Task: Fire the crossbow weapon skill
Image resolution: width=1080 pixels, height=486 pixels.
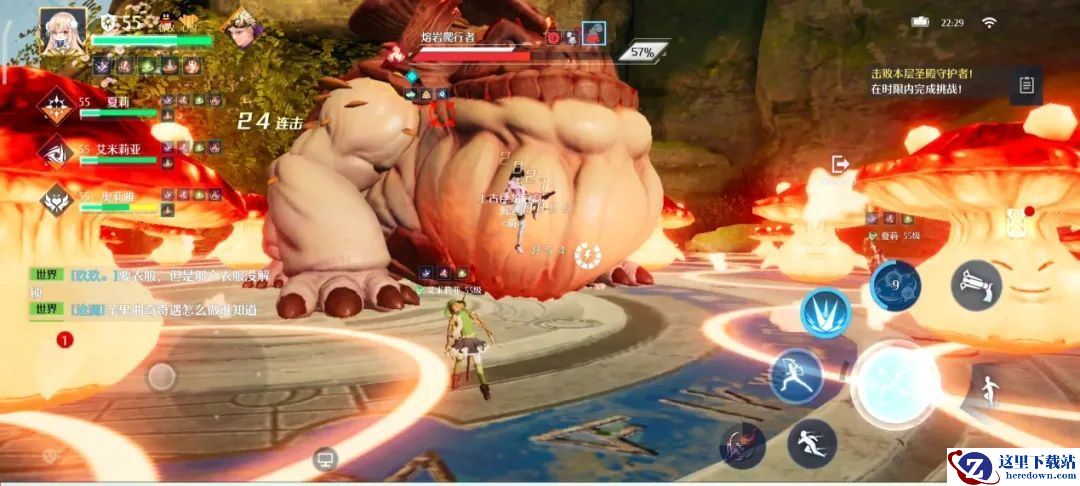Action: coord(976,285)
